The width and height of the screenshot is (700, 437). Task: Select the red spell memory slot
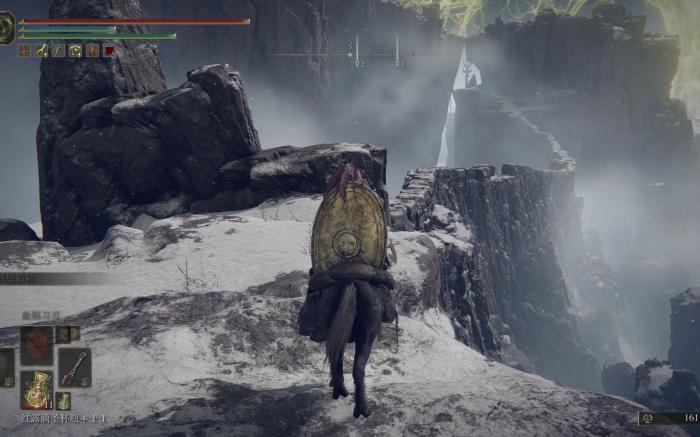click(37, 346)
